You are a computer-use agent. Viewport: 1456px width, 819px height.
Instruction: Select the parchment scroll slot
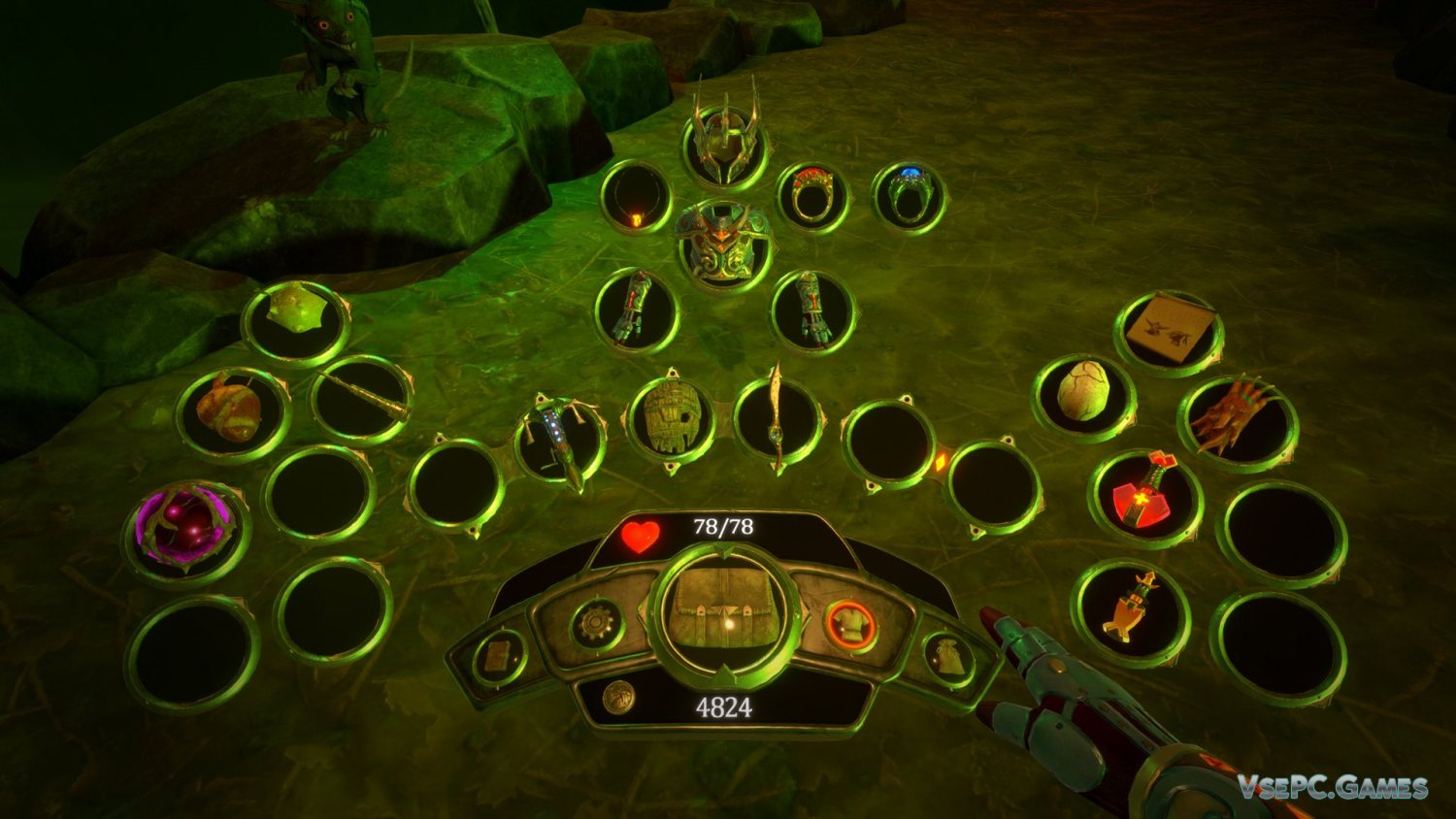(1170, 331)
